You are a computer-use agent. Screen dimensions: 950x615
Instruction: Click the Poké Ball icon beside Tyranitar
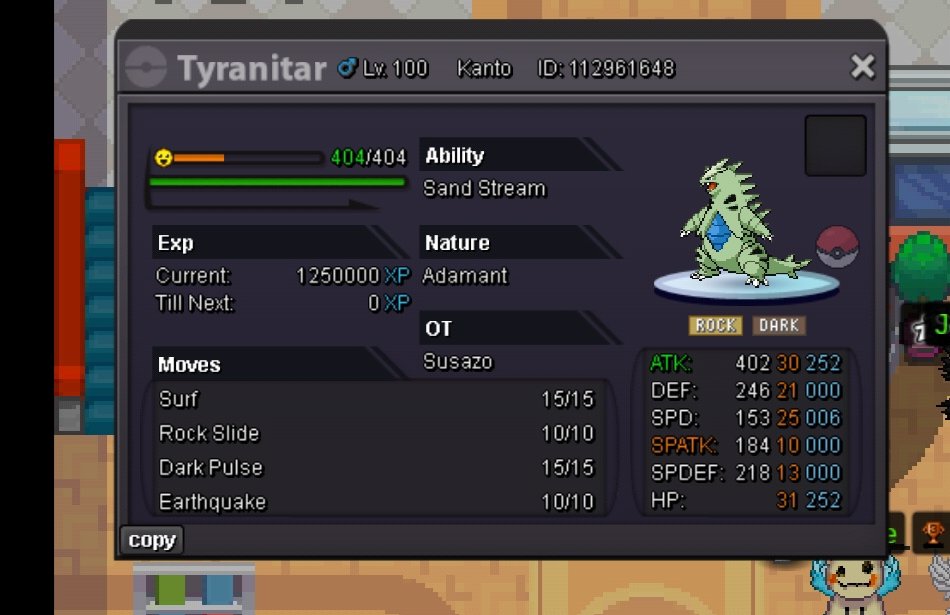pos(837,247)
